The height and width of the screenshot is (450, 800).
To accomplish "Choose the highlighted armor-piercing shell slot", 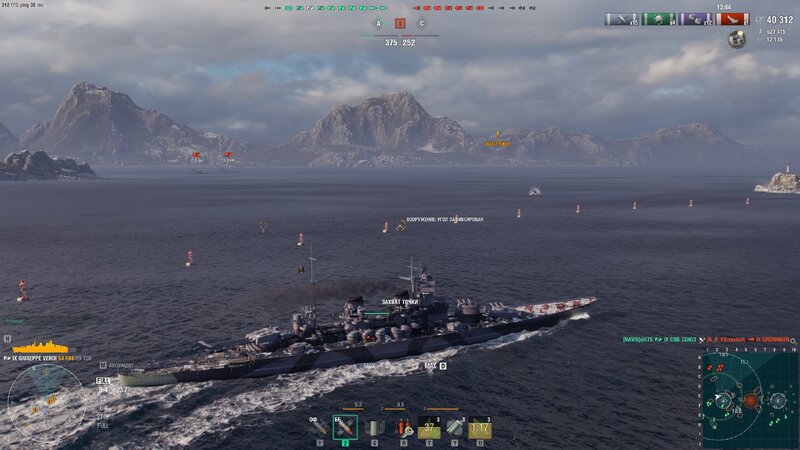I will [345, 427].
